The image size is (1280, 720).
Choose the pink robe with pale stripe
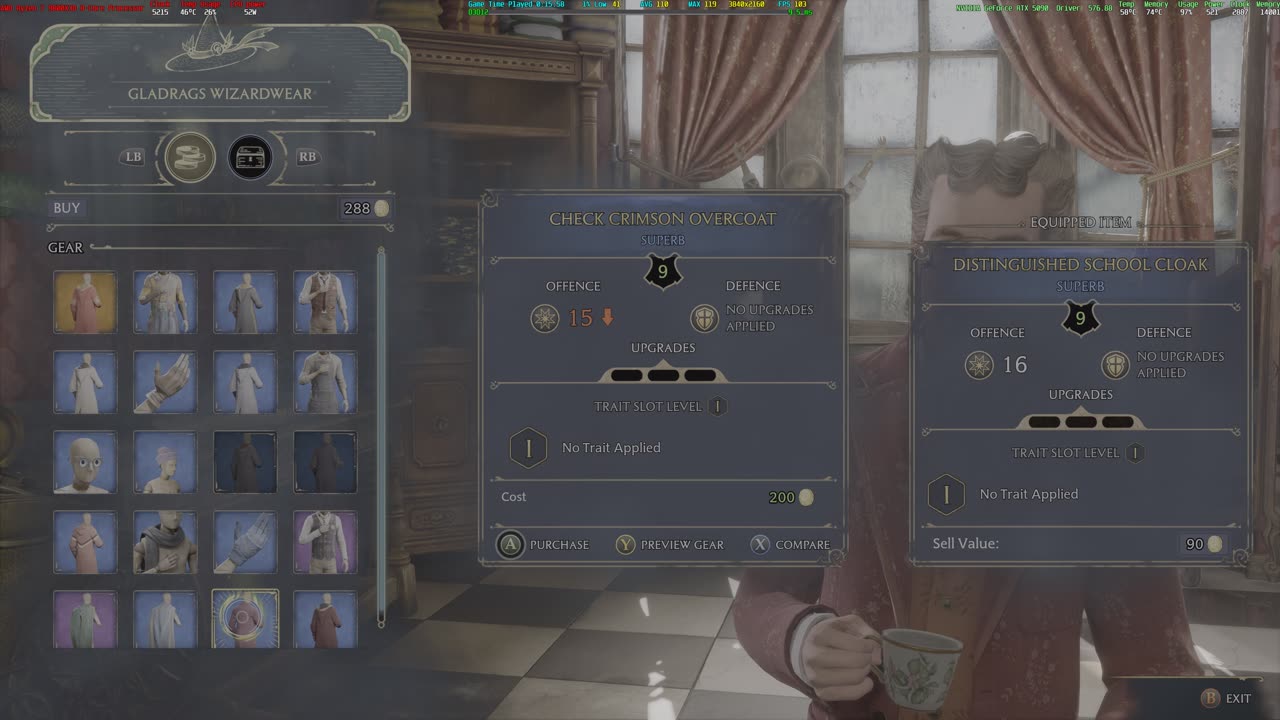(85, 542)
